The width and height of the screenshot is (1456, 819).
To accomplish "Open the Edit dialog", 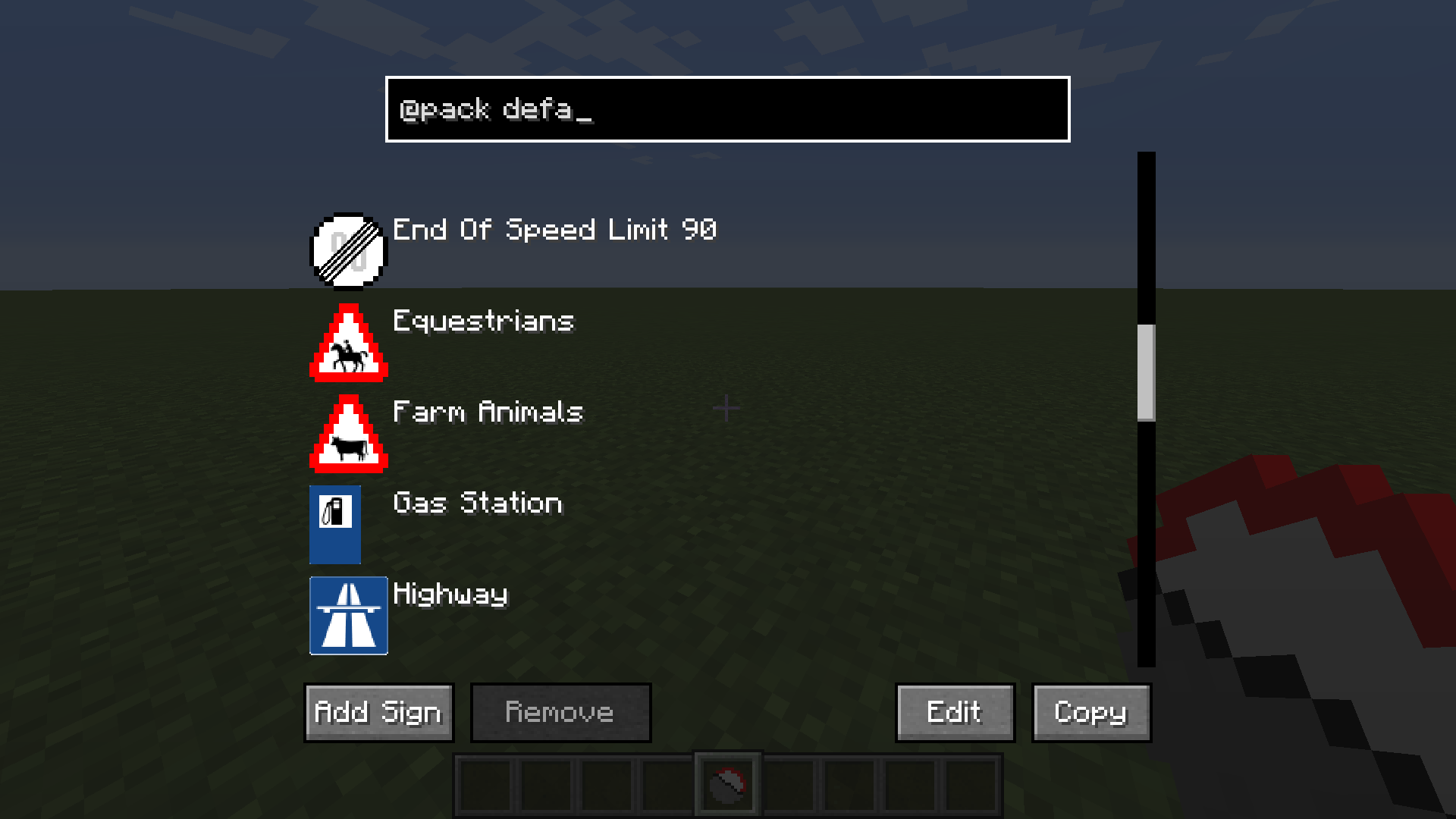I will pos(954,712).
